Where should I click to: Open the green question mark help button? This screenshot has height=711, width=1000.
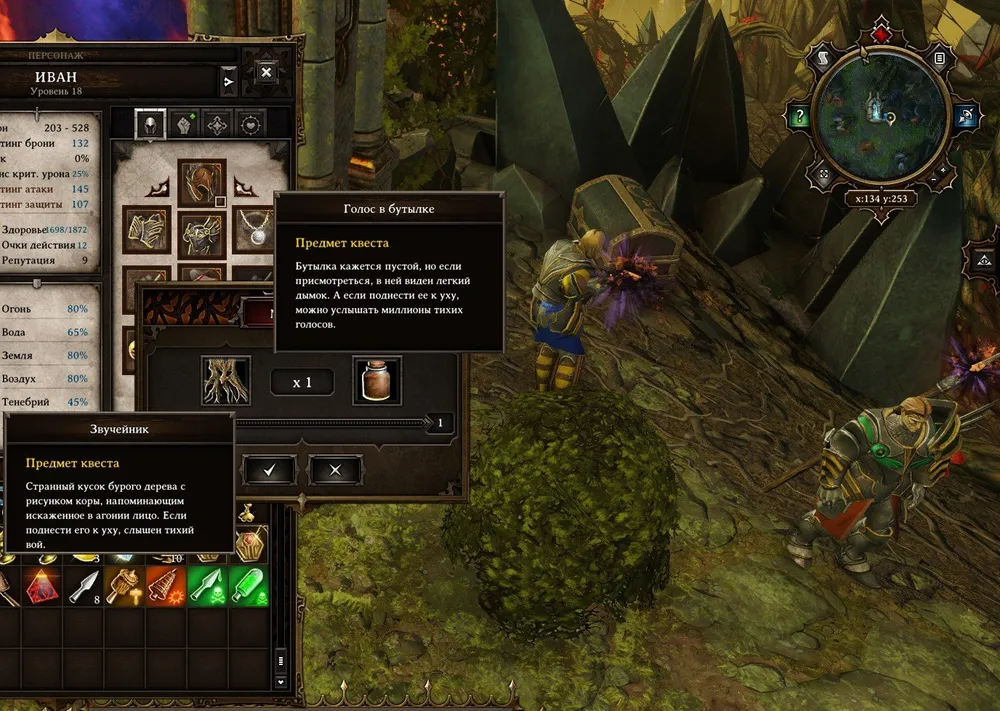pyautogui.click(x=799, y=116)
